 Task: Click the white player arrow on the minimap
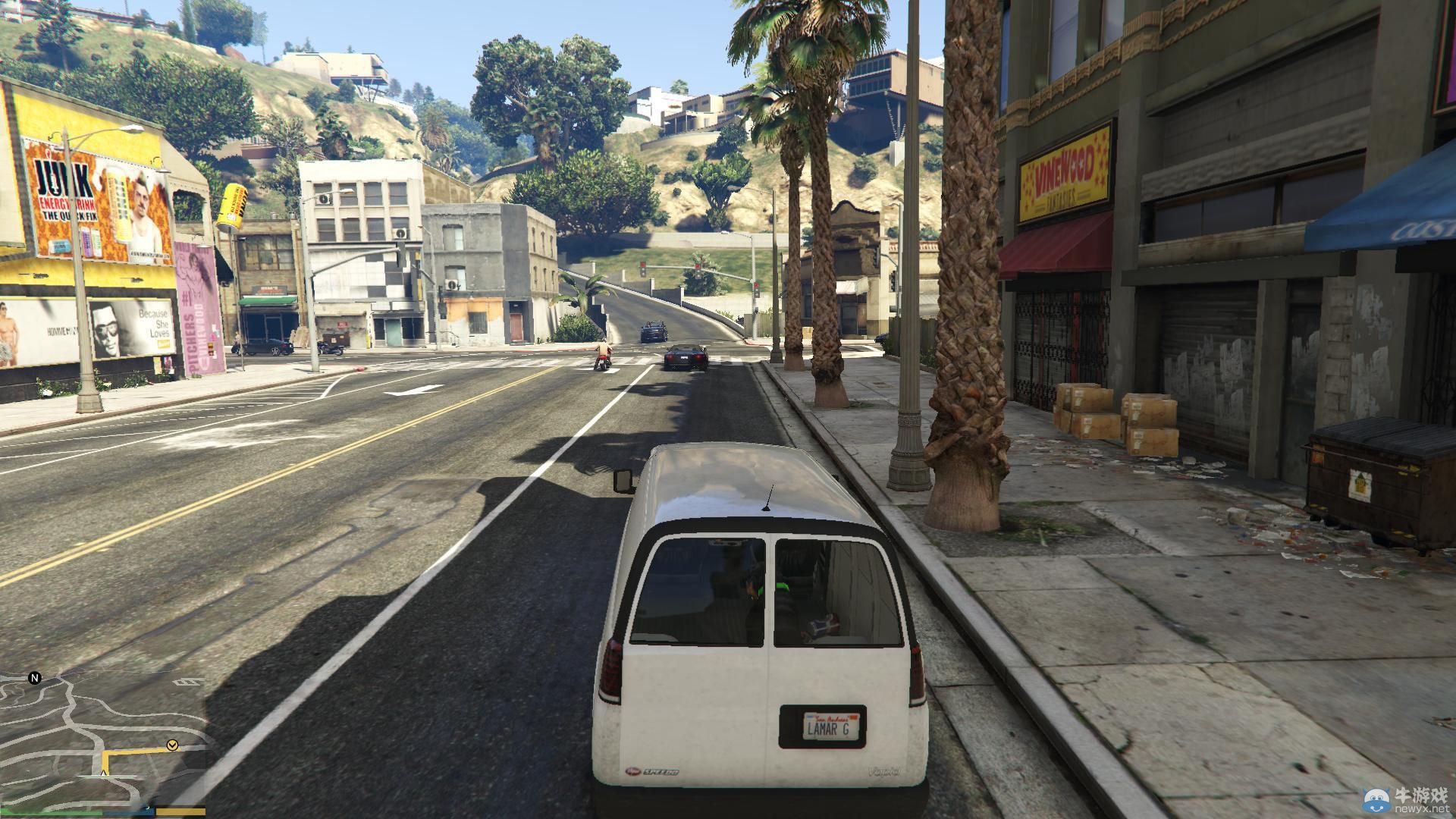pos(103,774)
